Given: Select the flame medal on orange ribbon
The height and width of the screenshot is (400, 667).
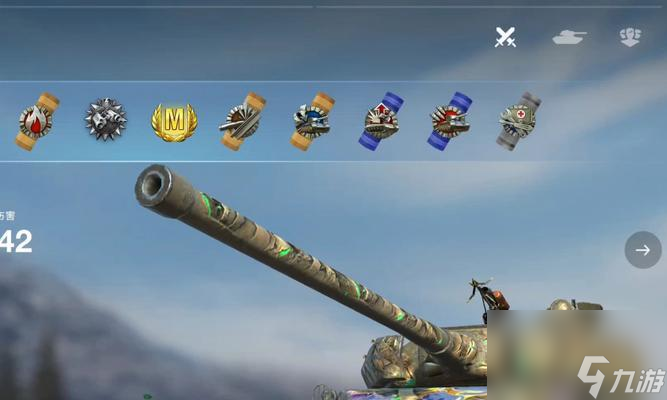Looking at the screenshot, I should click(x=37, y=121).
